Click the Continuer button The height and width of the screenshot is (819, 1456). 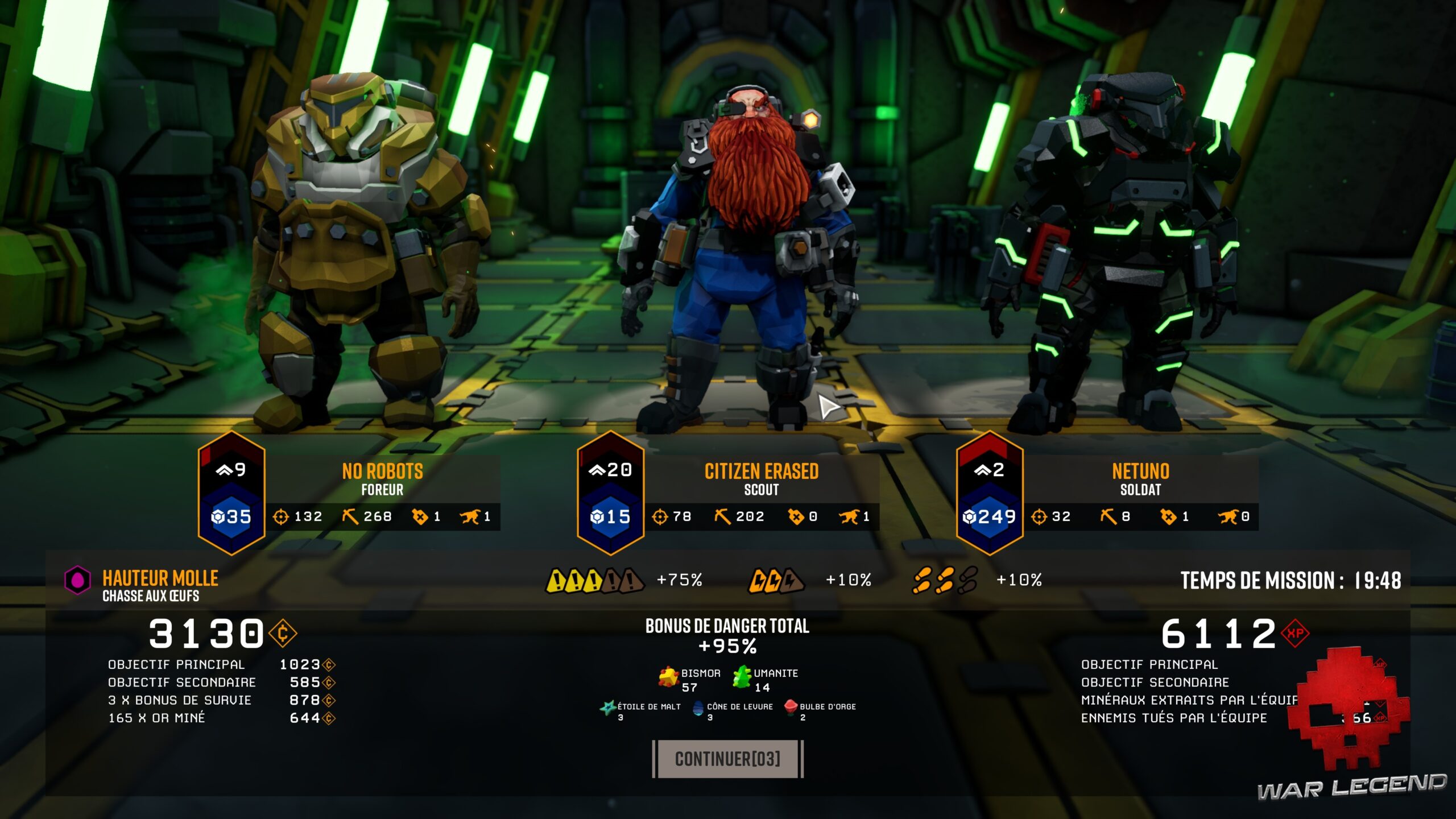coord(727,759)
